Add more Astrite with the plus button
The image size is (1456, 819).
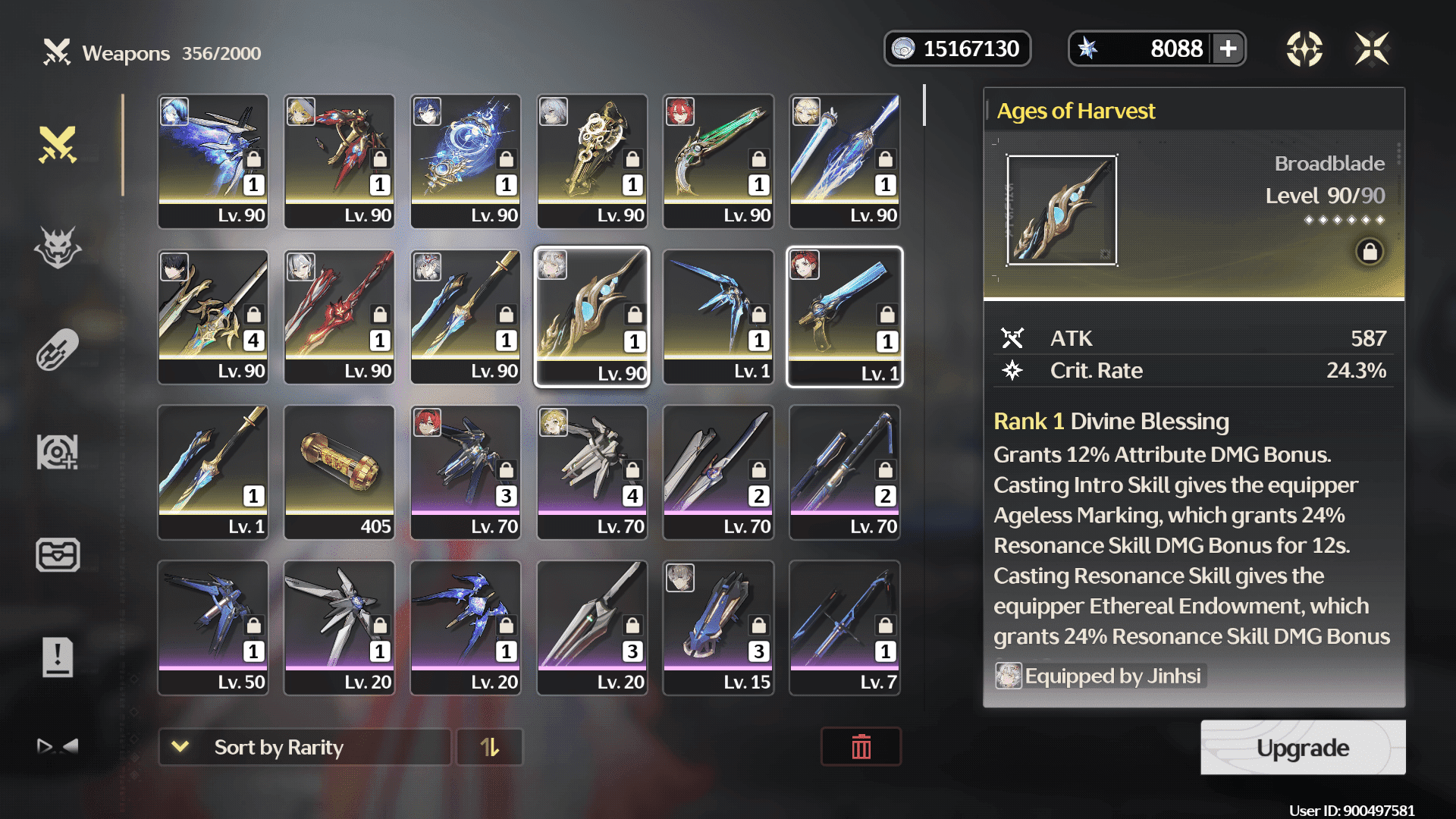coord(1228,49)
